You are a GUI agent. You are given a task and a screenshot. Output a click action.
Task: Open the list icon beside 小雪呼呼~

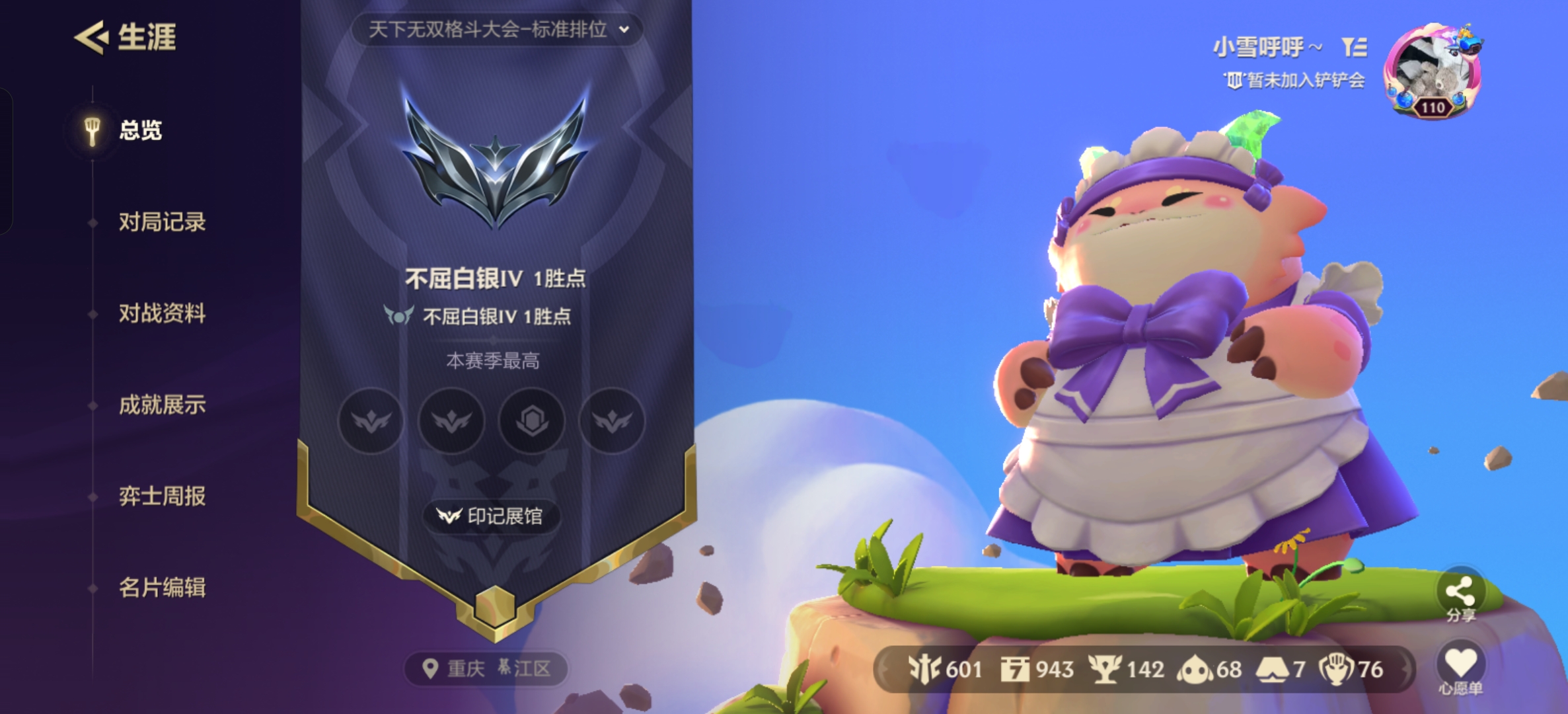pyautogui.click(x=1354, y=47)
